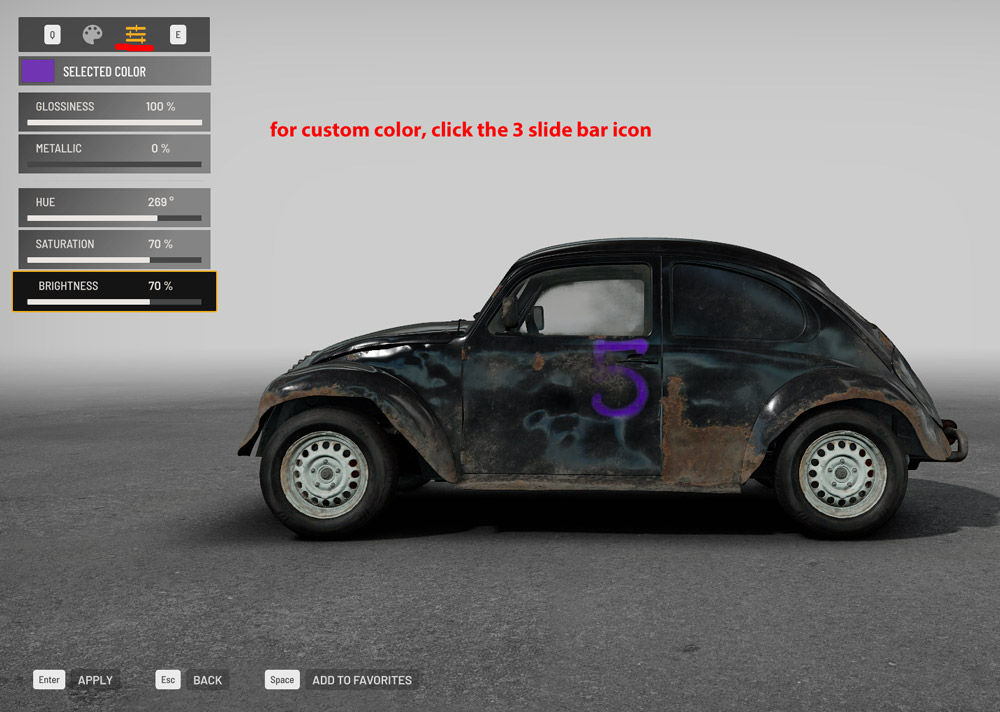
Task: Add this color to favorites
Action: point(361,680)
